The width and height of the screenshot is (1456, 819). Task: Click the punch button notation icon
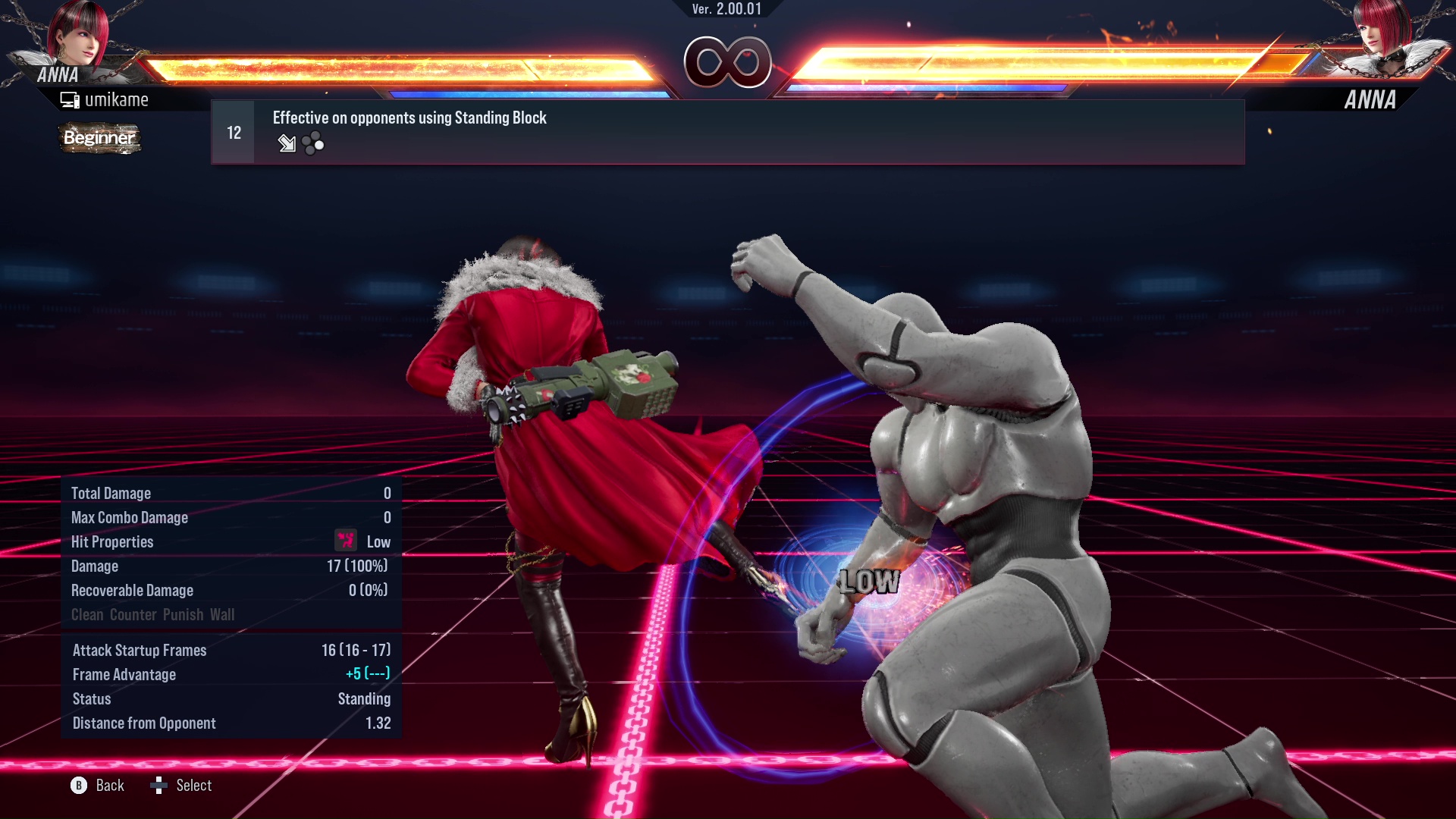click(x=312, y=143)
